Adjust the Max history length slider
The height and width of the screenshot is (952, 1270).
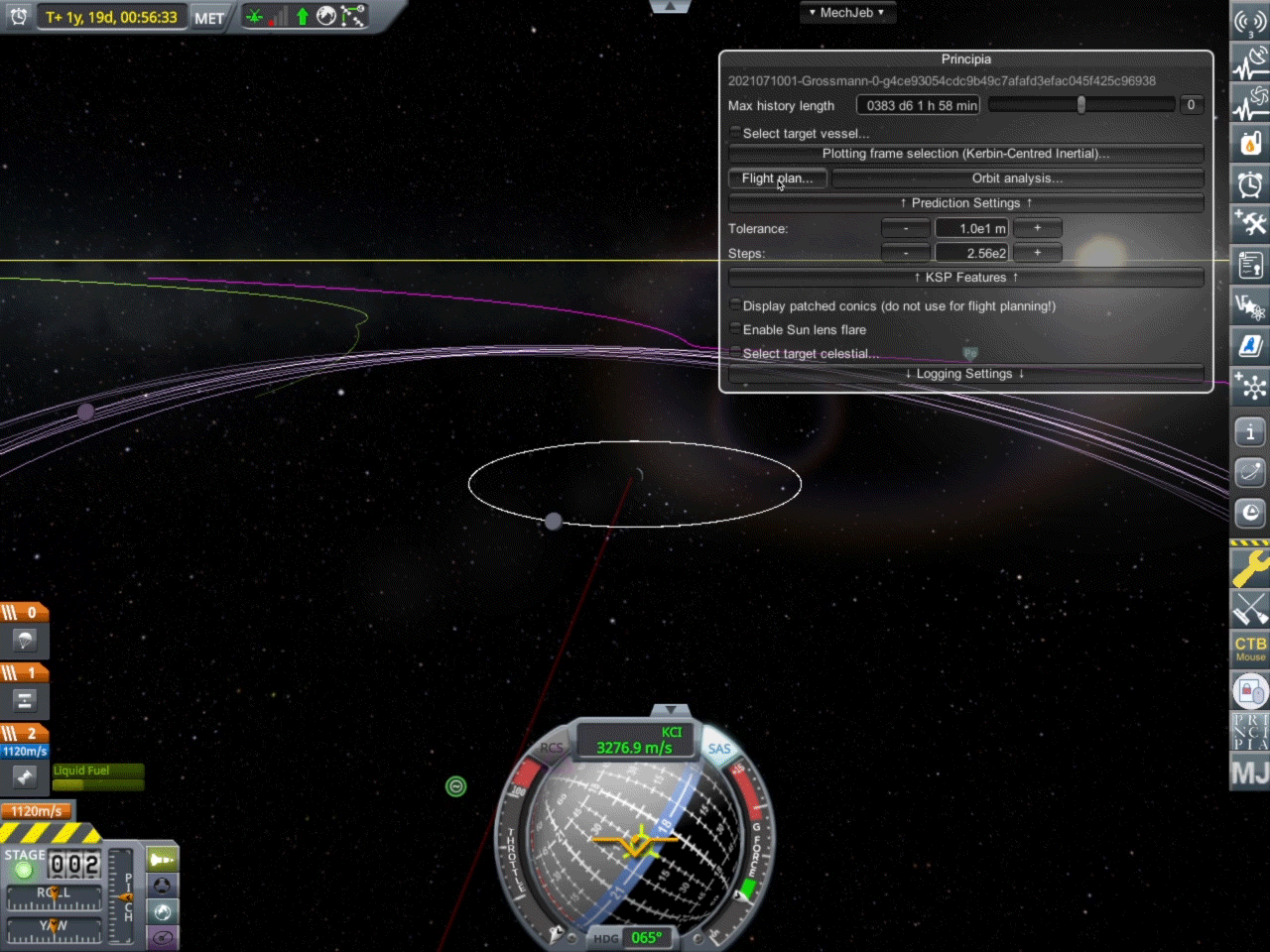tap(1080, 105)
